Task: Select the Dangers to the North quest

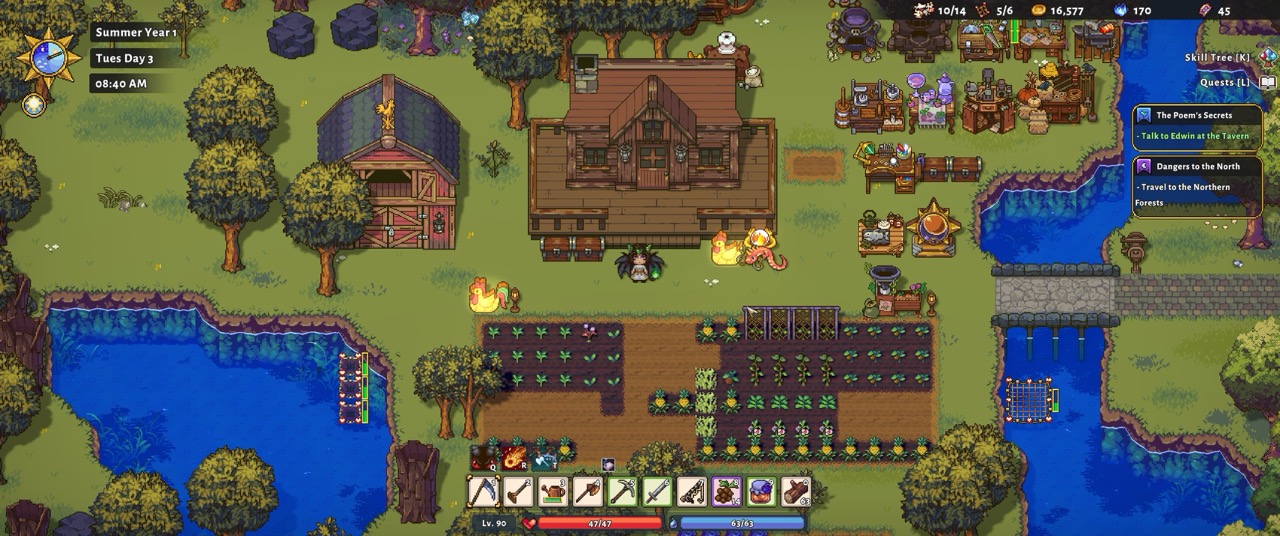Action: (1195, 184)
